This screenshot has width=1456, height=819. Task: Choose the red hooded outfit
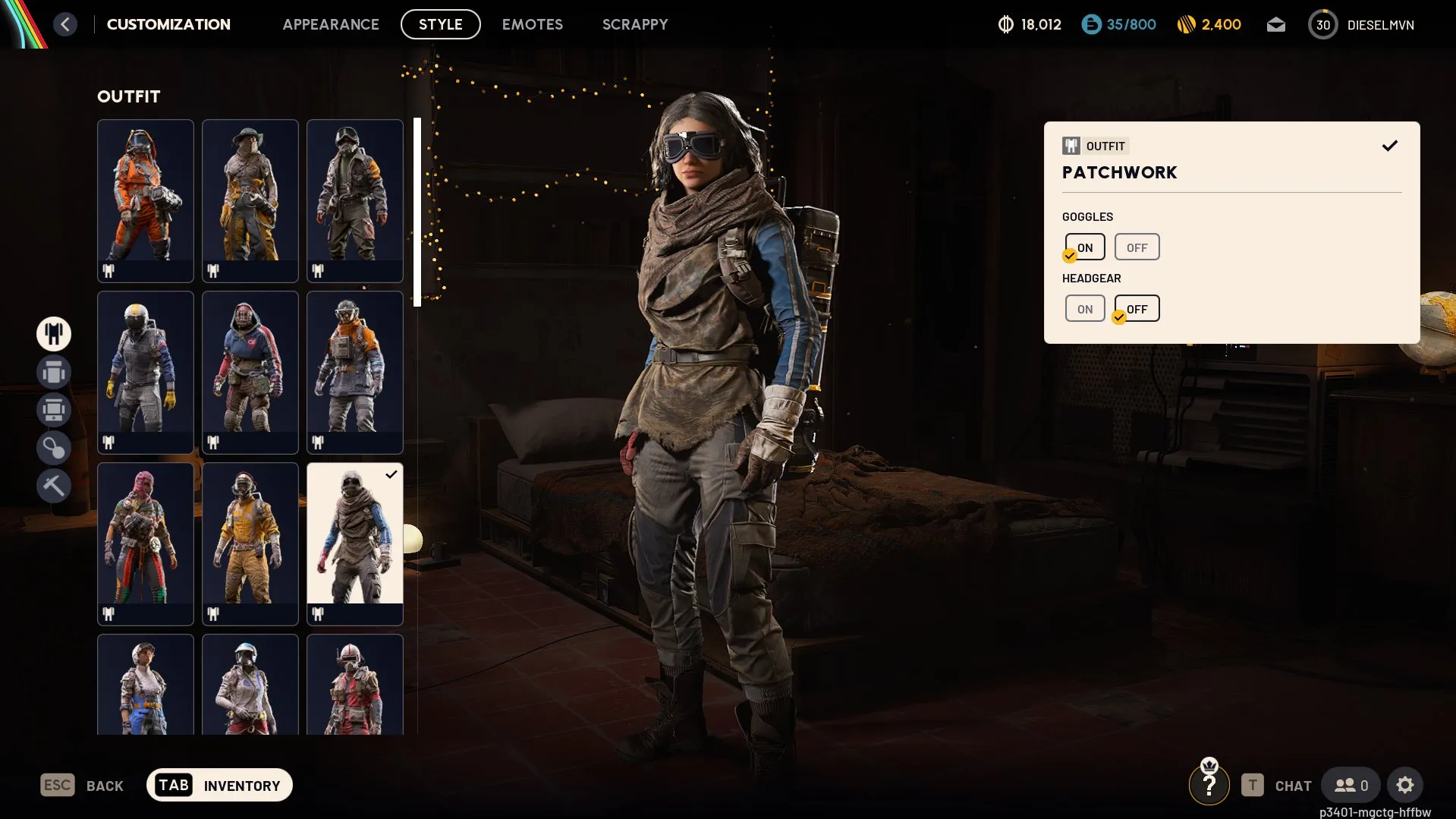250,372
